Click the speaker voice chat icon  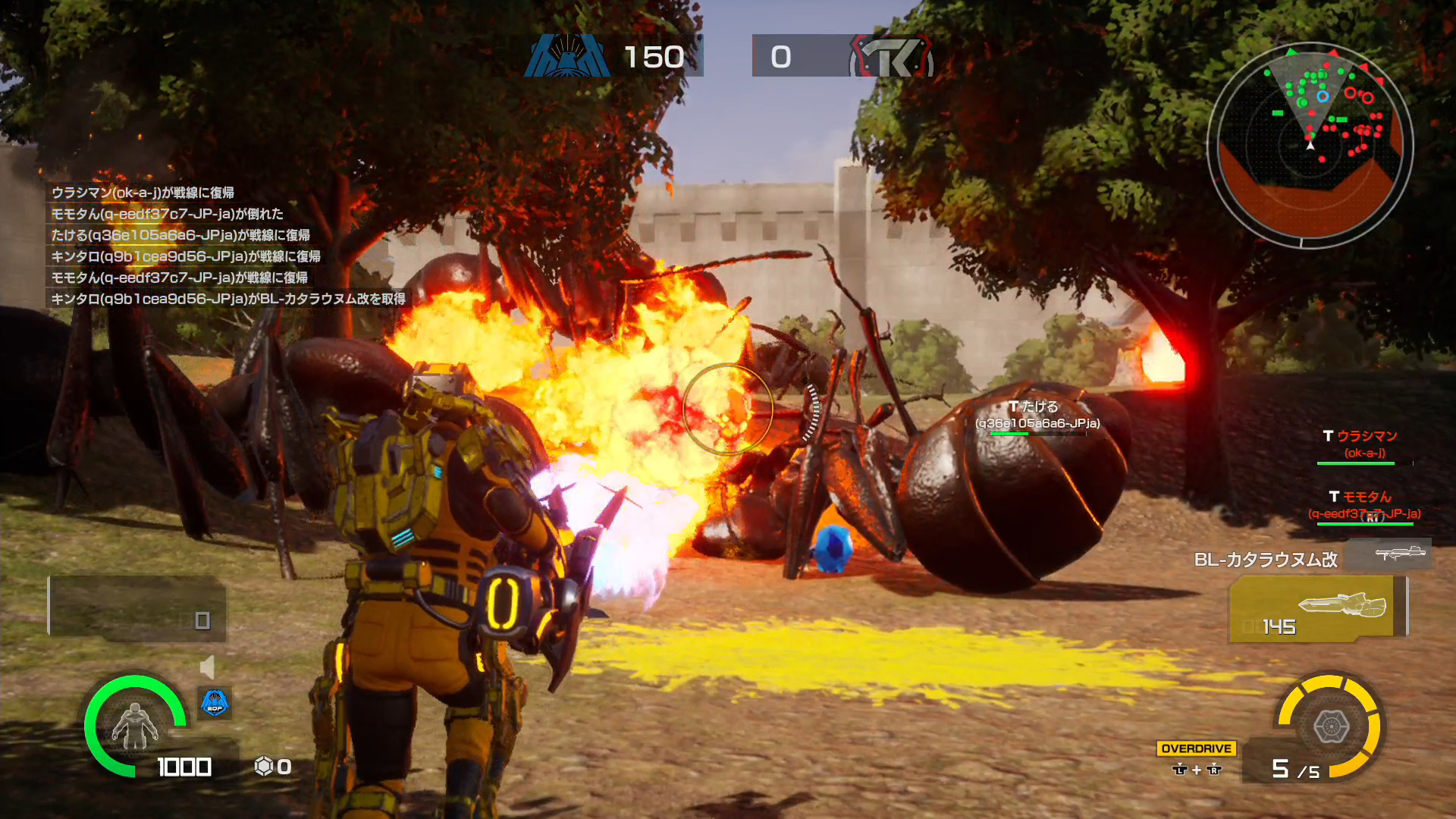point(207,667)
